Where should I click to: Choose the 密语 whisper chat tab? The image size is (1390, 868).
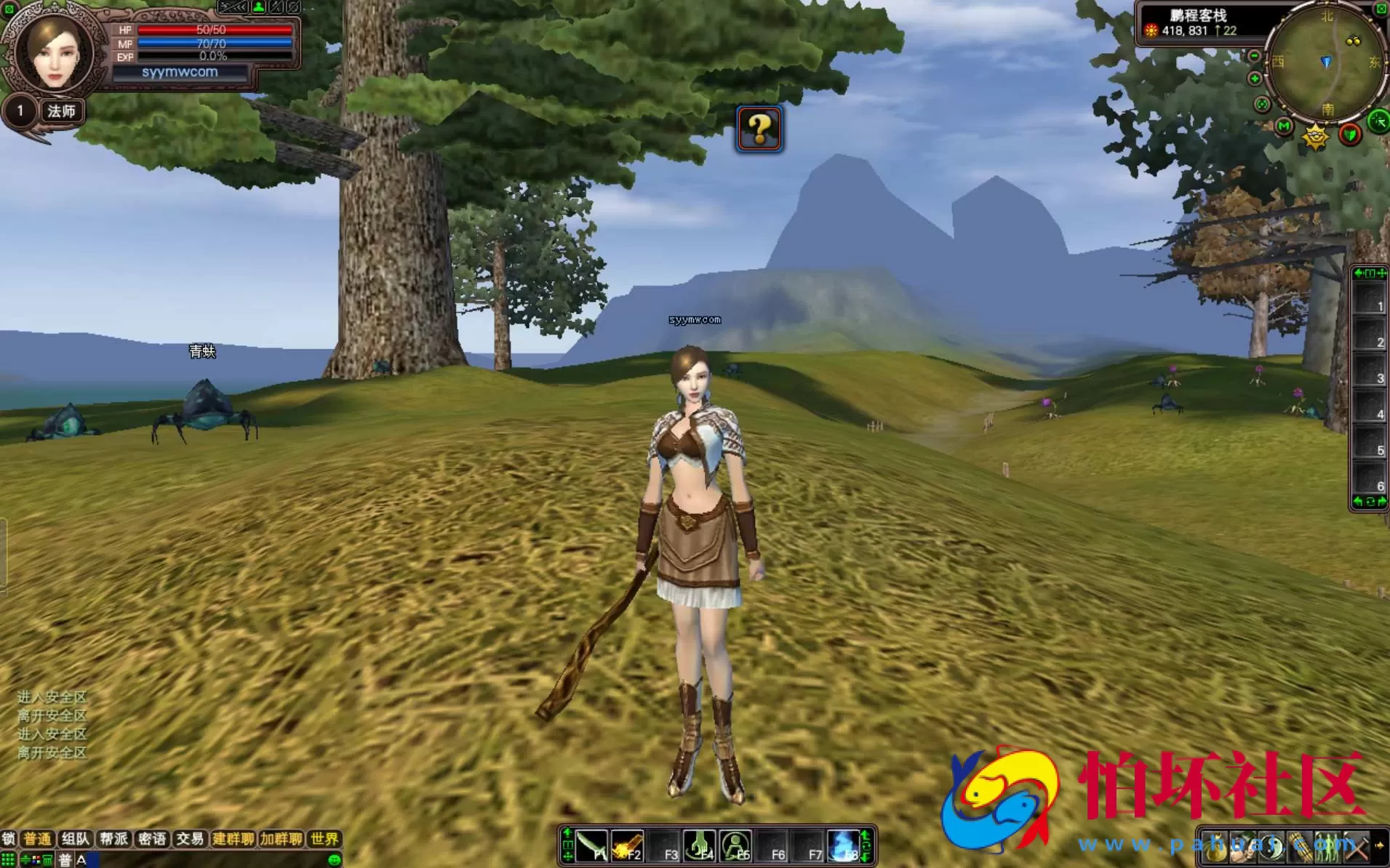point(151,839)
